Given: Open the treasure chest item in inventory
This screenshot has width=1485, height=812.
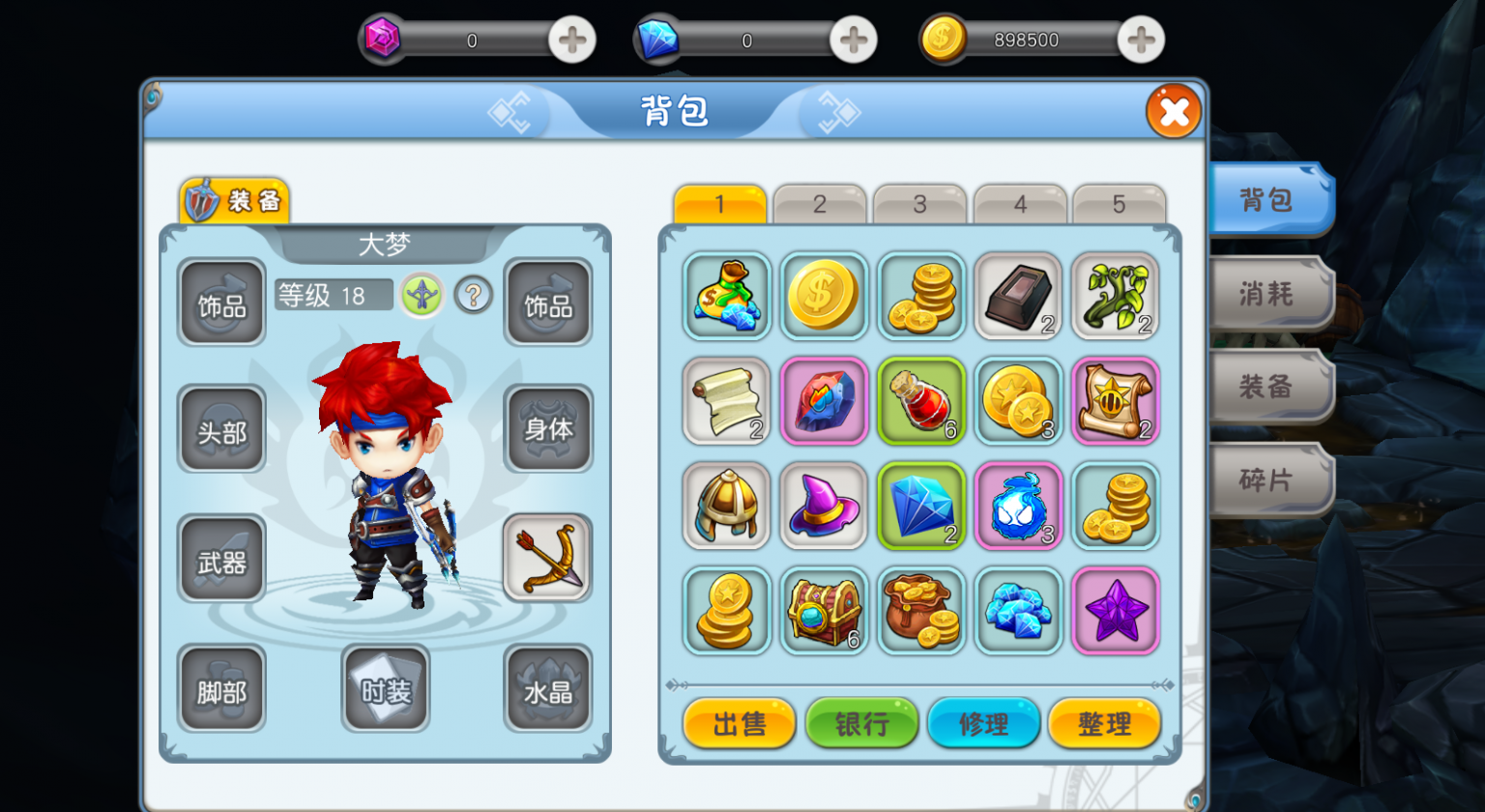Looking at the screenshot, I should (824, 611).
